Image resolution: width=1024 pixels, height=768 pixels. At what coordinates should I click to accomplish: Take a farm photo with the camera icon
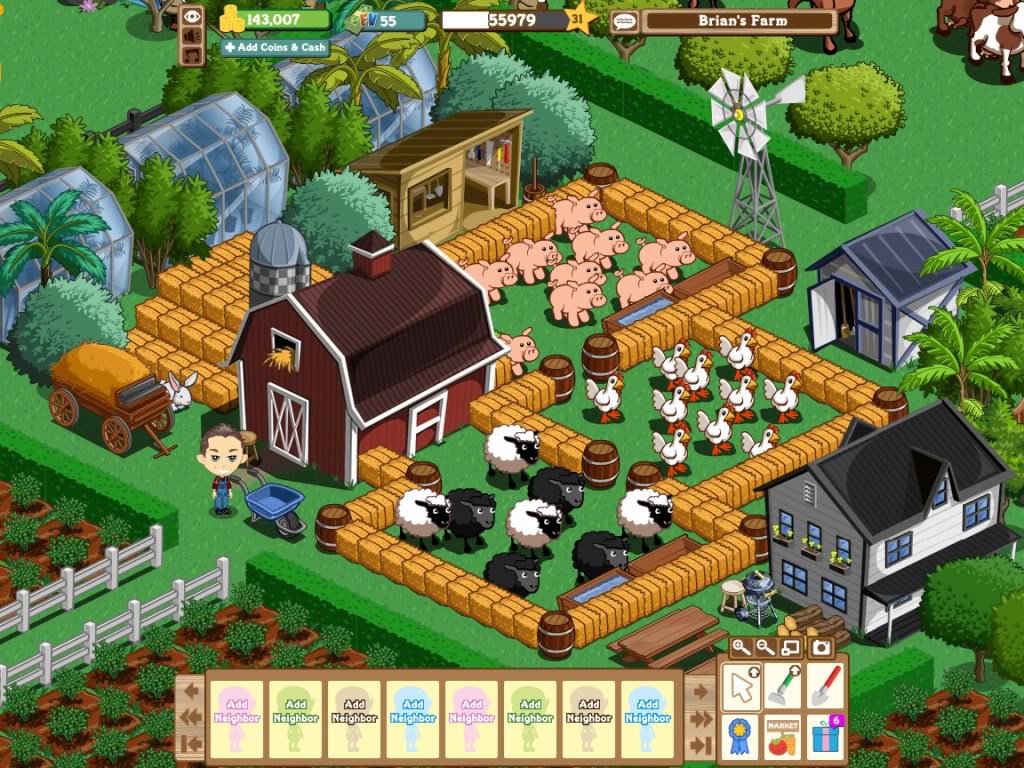[821, 647]
